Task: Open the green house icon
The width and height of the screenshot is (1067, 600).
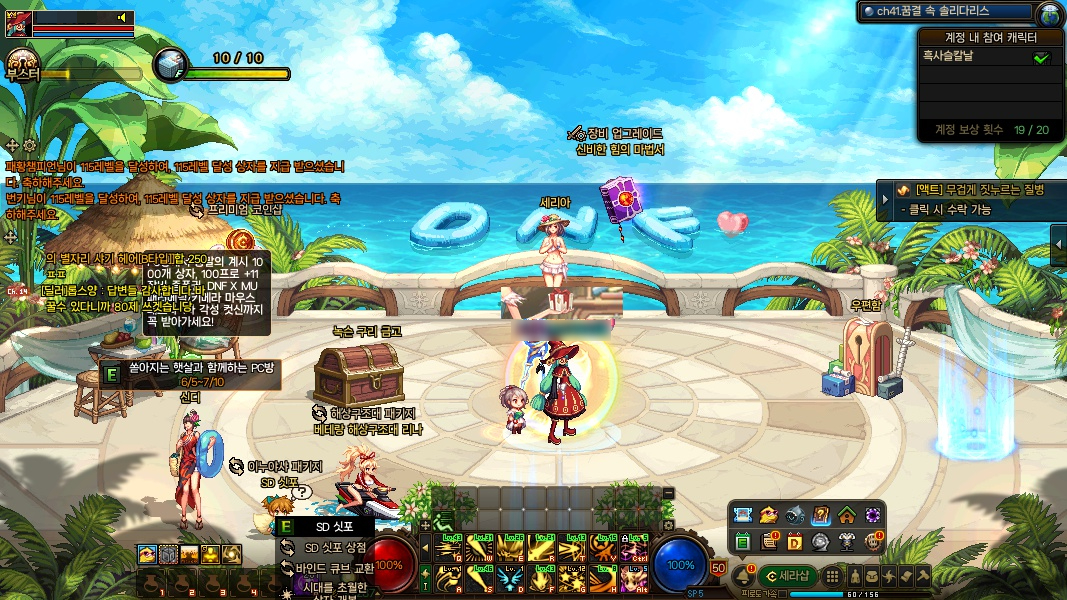Action: click(846, 516)
